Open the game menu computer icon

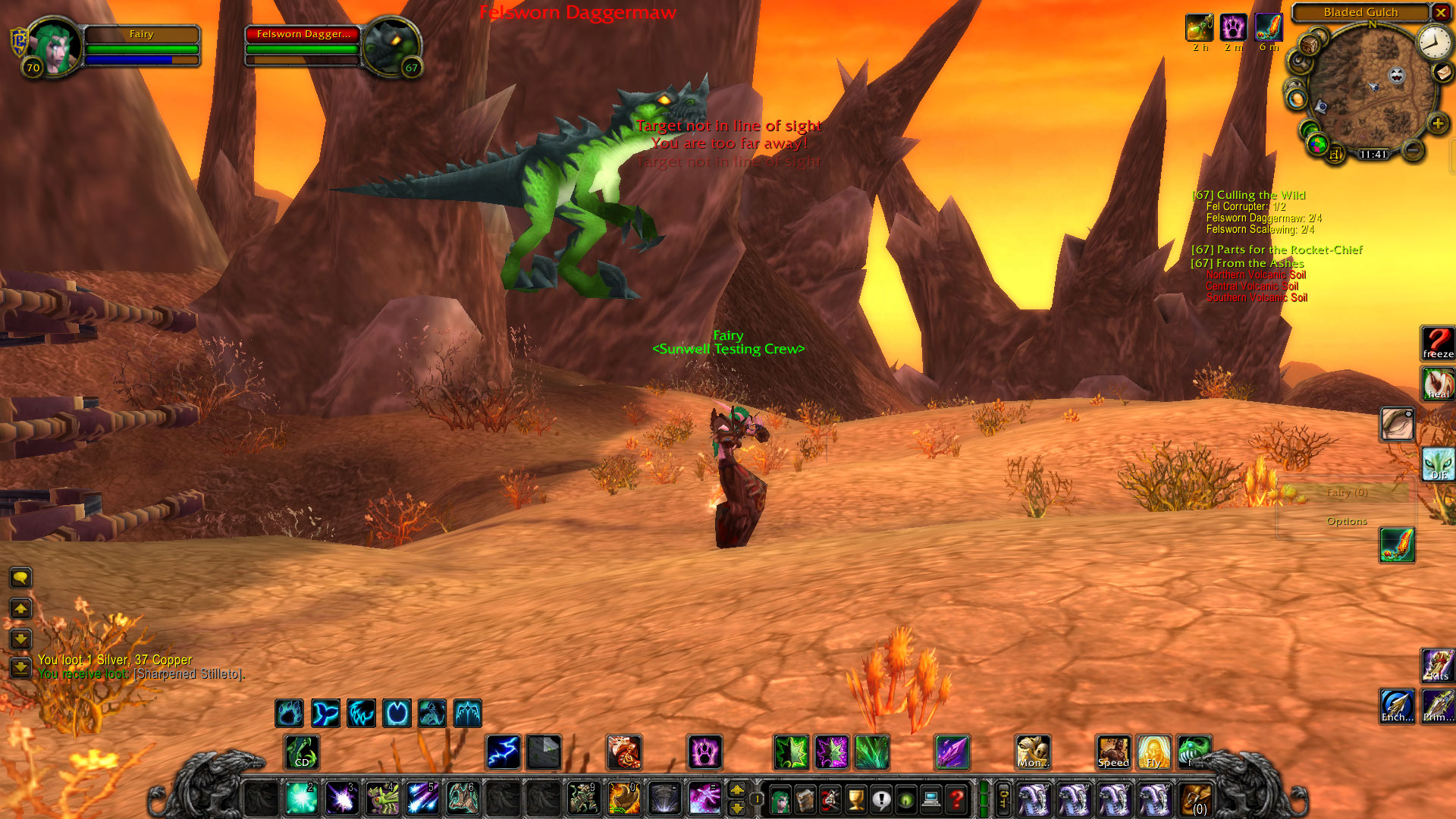point(930,800)
